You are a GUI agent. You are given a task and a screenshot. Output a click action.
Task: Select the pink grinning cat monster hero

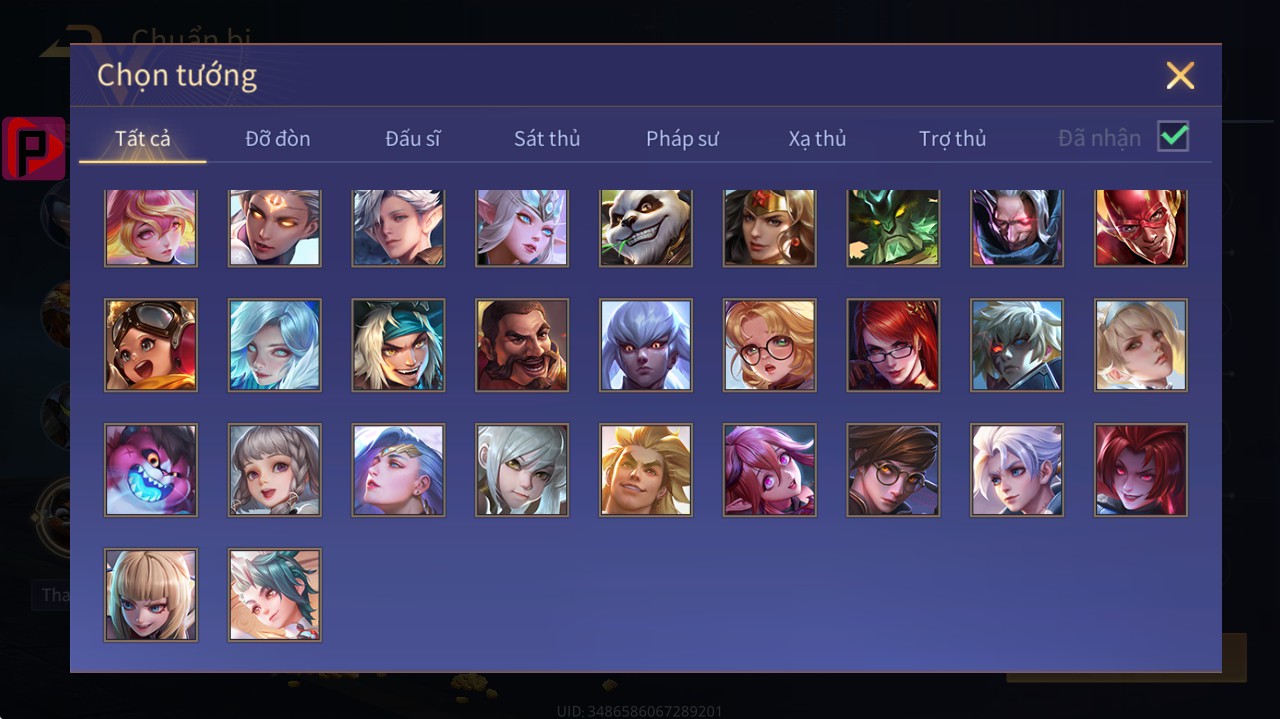click(151, 470)
